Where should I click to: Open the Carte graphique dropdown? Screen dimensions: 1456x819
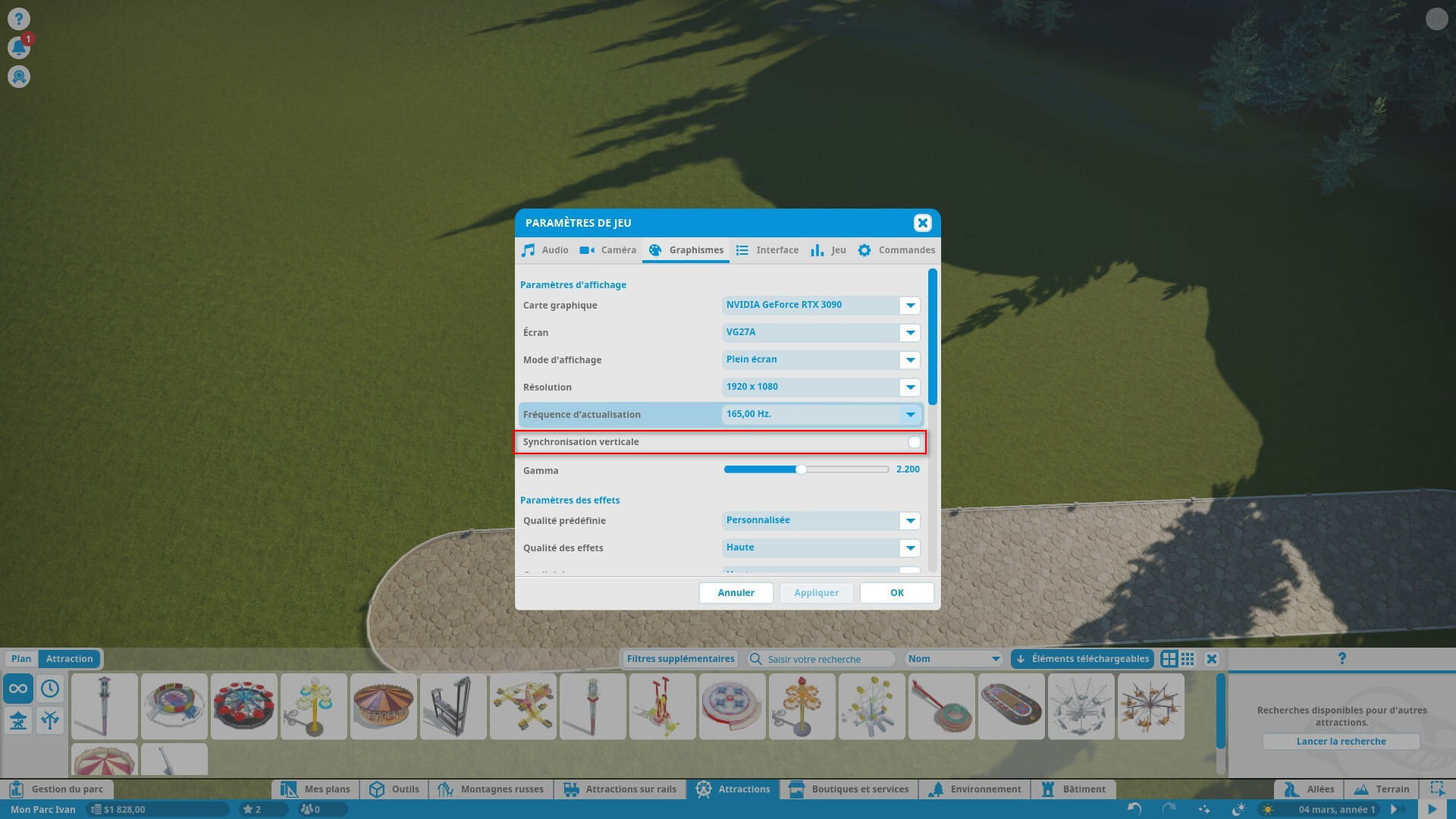coord(910,306)
